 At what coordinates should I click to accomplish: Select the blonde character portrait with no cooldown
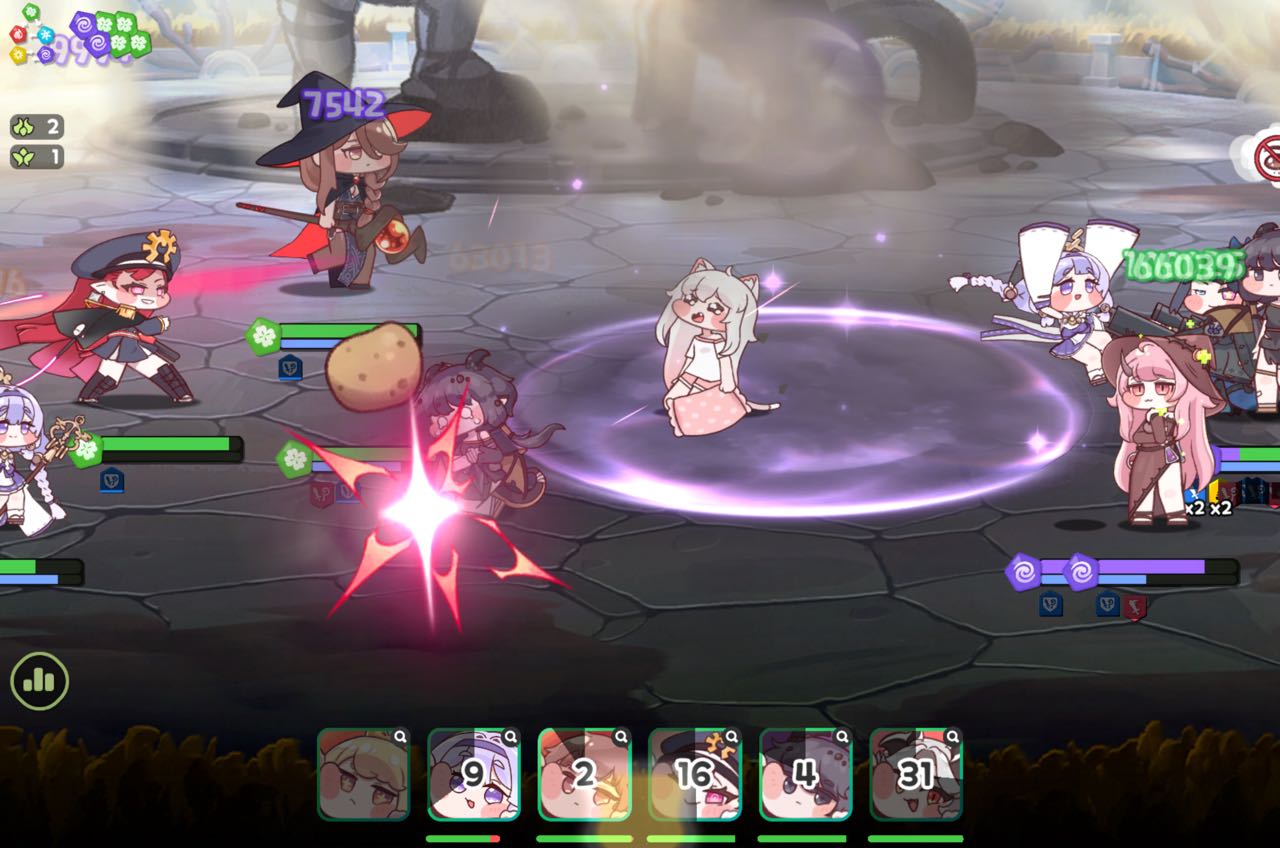tap(363, 774)
